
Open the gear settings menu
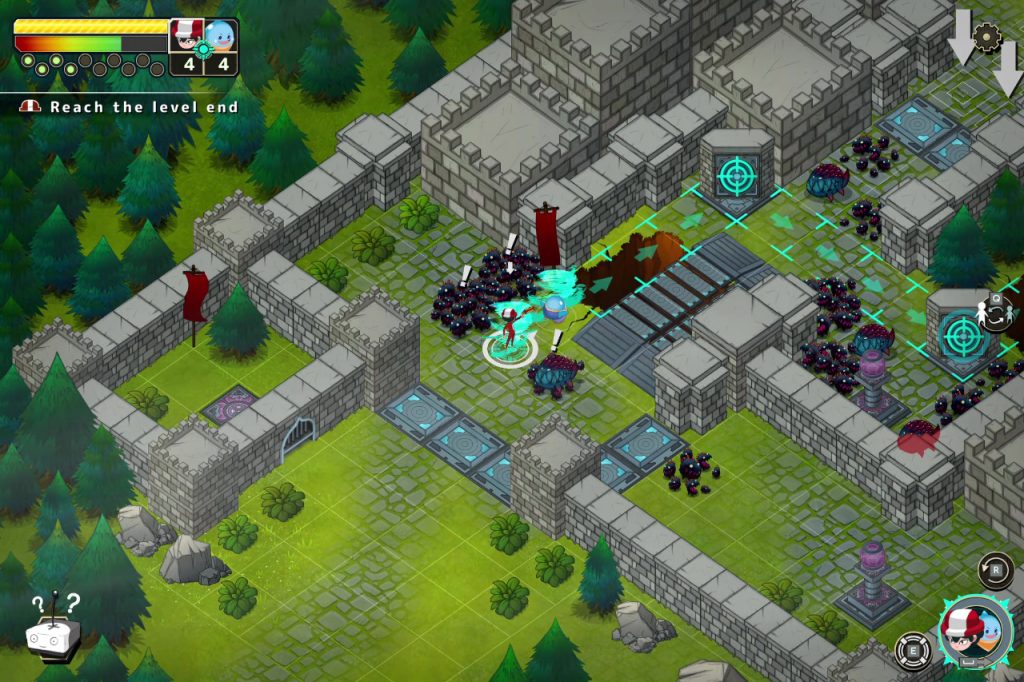[x=987, y=37]
